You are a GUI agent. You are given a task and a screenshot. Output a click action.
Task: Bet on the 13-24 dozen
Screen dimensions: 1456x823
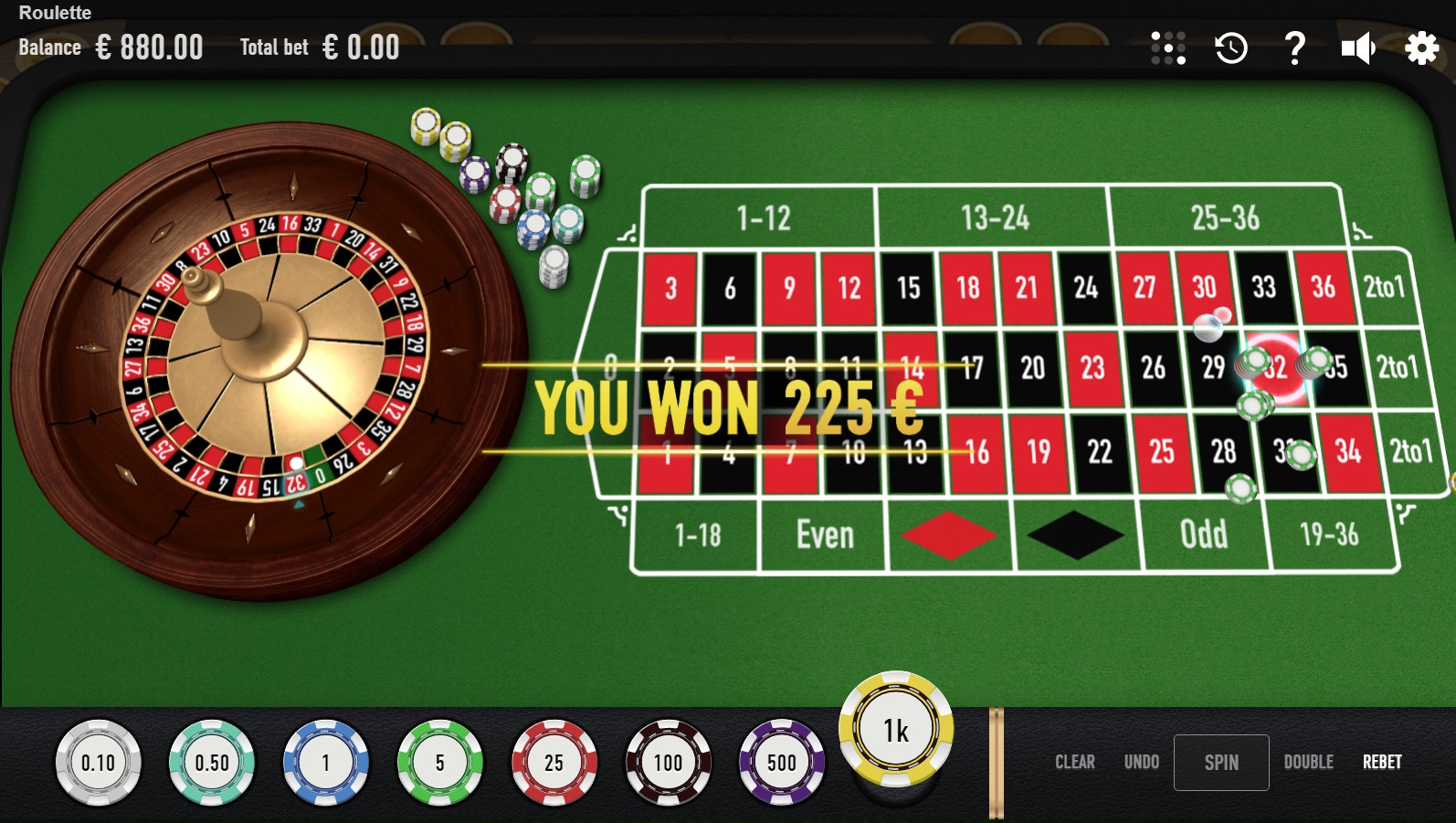[994, 217]
